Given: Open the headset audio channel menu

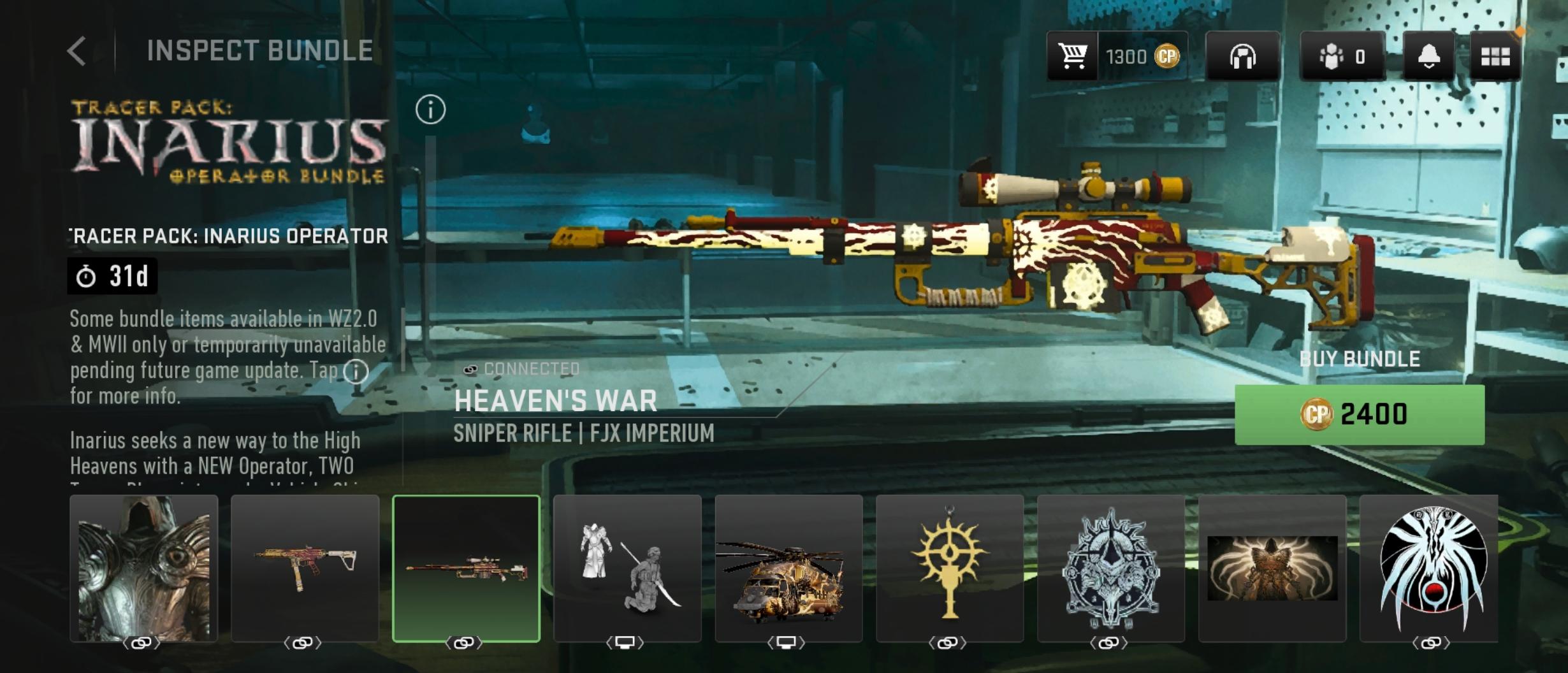Looking at the screenshot, I should click(x=1242, y=57).
